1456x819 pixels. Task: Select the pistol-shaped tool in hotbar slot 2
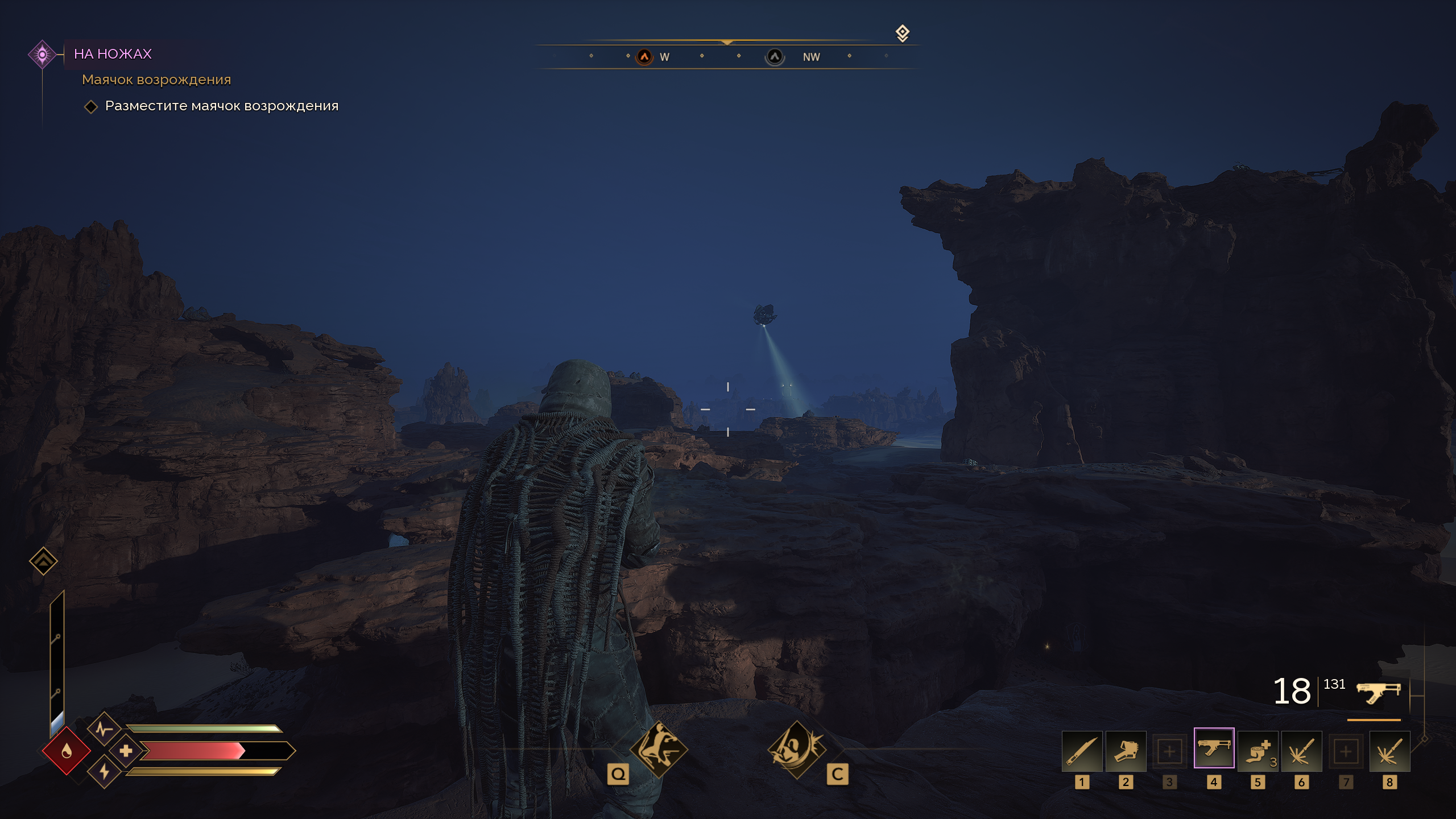tap(1126, 751)
